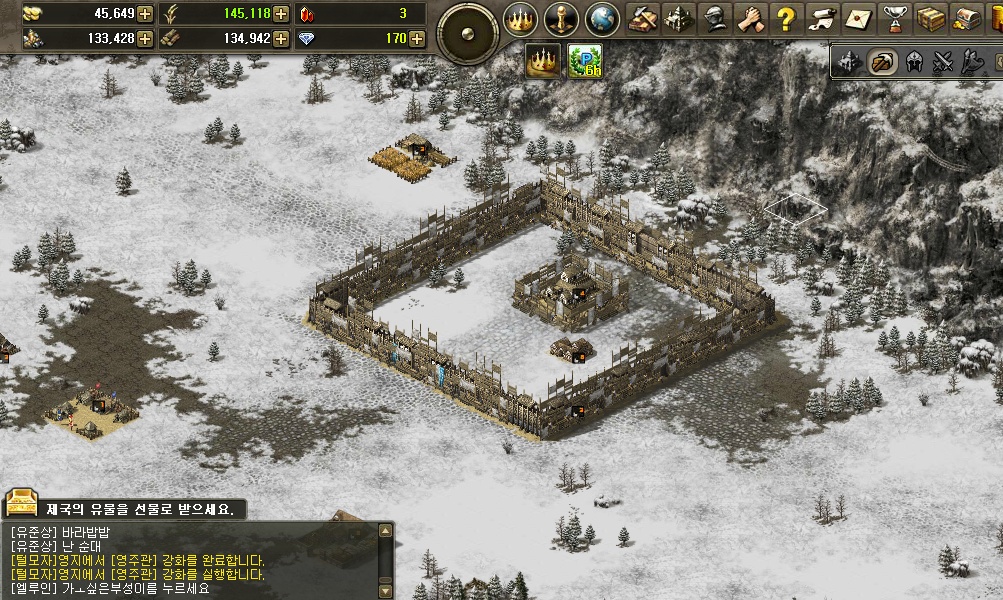Screen dimensions: 1003x600
Task: Open the castle building menu
Action: pyautogui.click(x=678, y=18)
